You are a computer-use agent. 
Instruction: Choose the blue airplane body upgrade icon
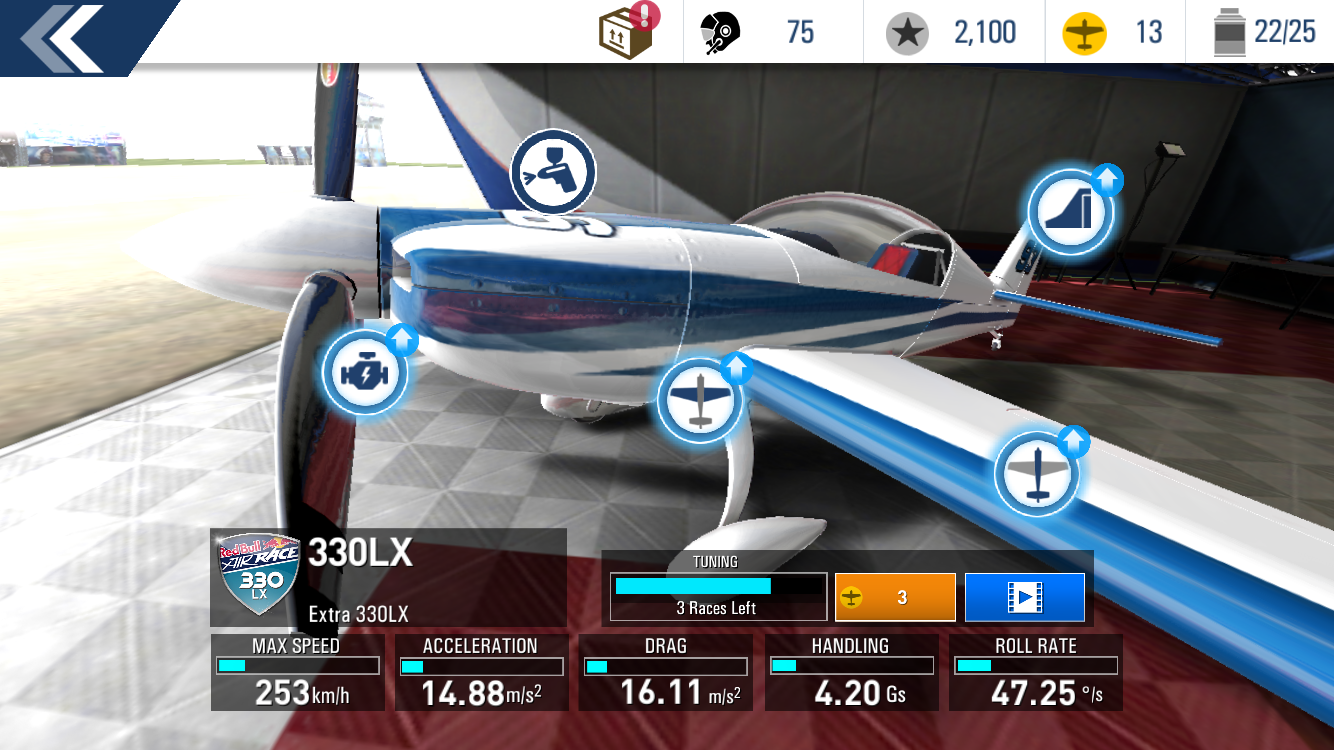click(x=700, y=399)
